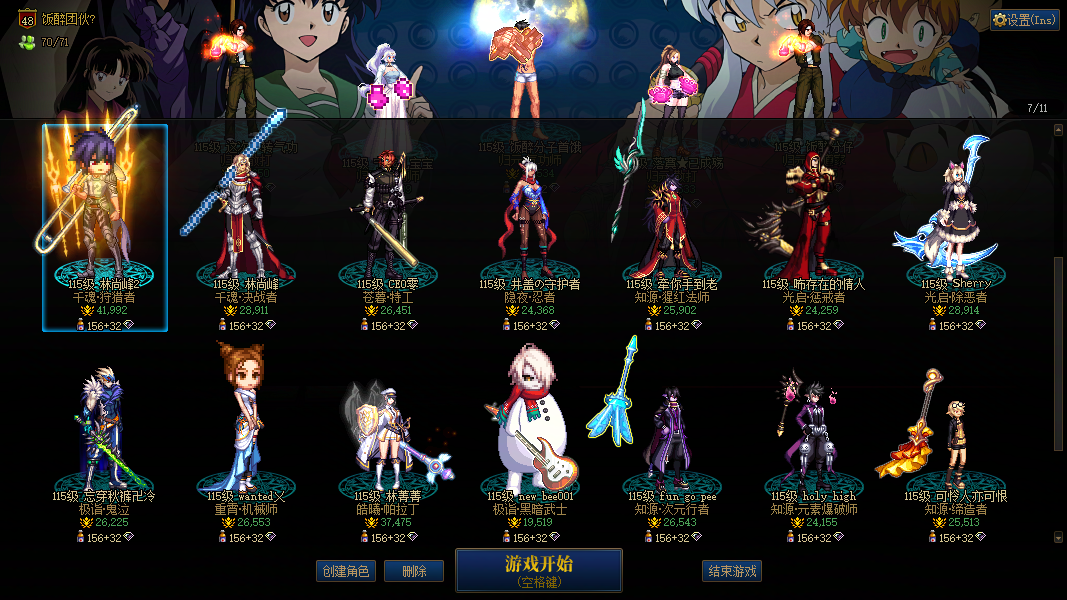Pick the character 师存在的情人
This screenshot has width=1067, height=600.
(x=813, y=230)
